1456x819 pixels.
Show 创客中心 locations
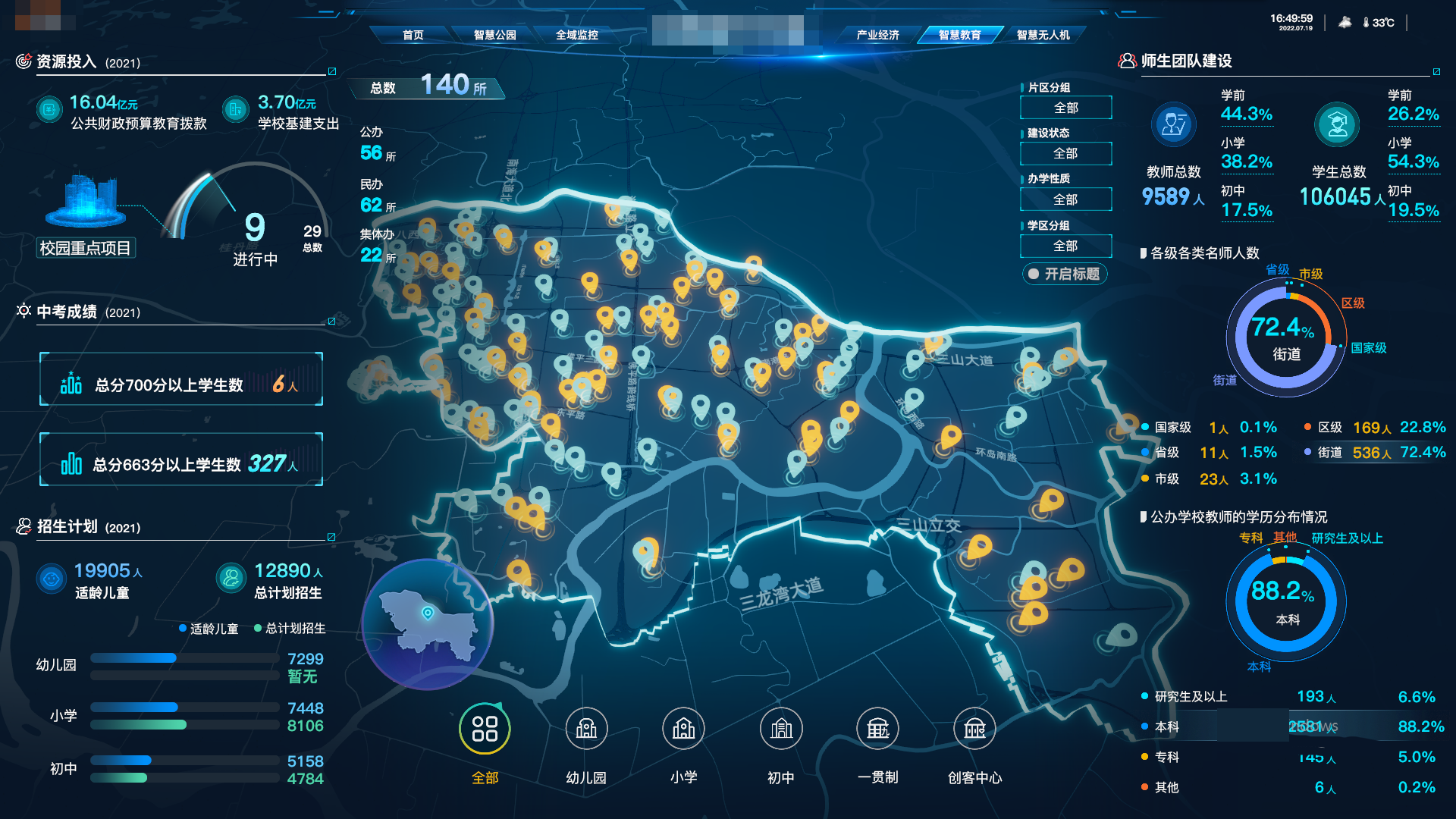point(974,730)
